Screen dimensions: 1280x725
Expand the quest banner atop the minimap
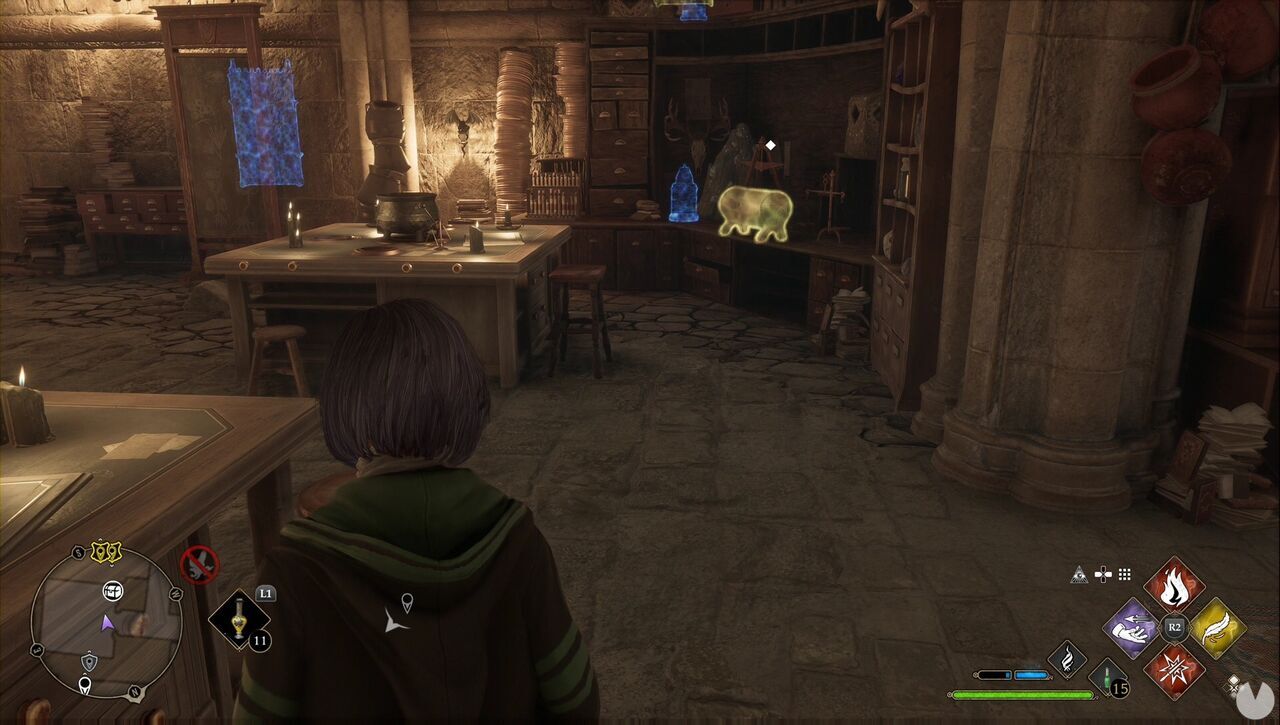[105, 551]
